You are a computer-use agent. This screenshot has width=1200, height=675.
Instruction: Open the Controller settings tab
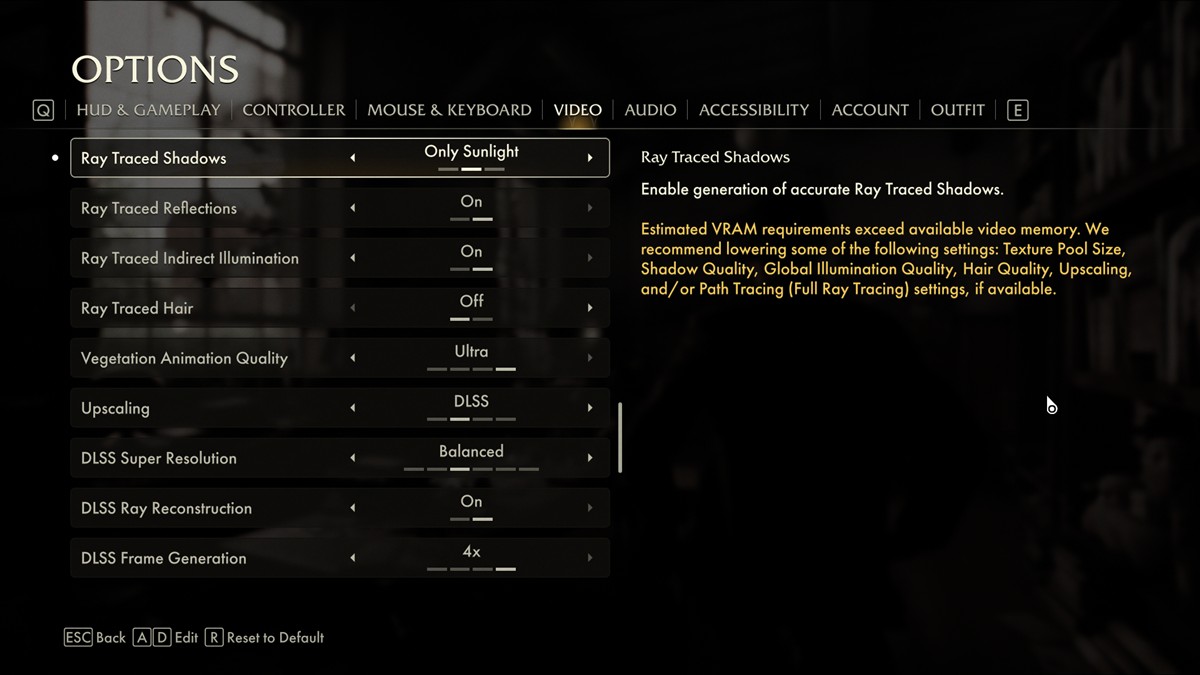pos(293,110)
